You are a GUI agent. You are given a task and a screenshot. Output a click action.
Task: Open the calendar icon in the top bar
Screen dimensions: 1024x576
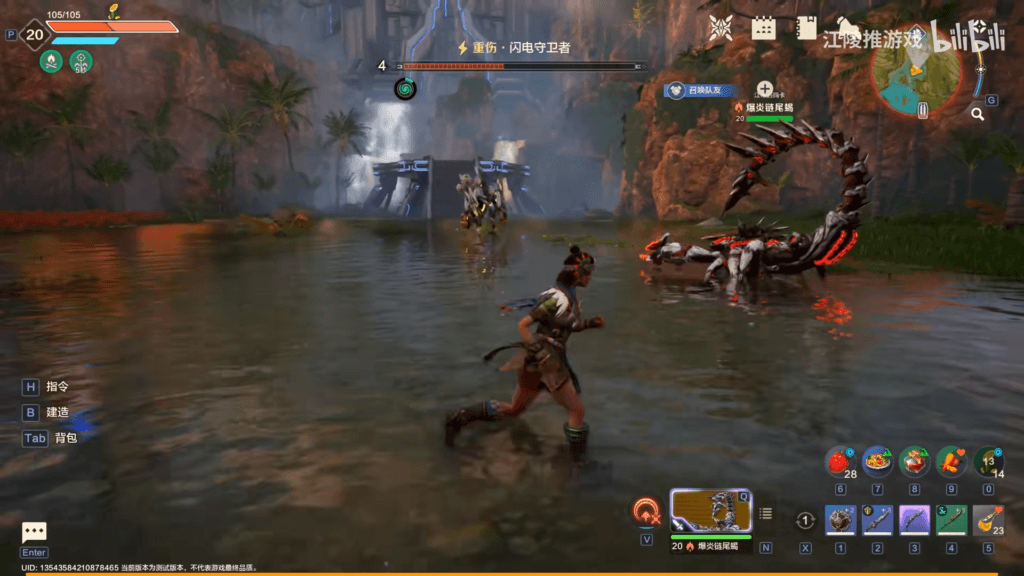coord(764,28)
